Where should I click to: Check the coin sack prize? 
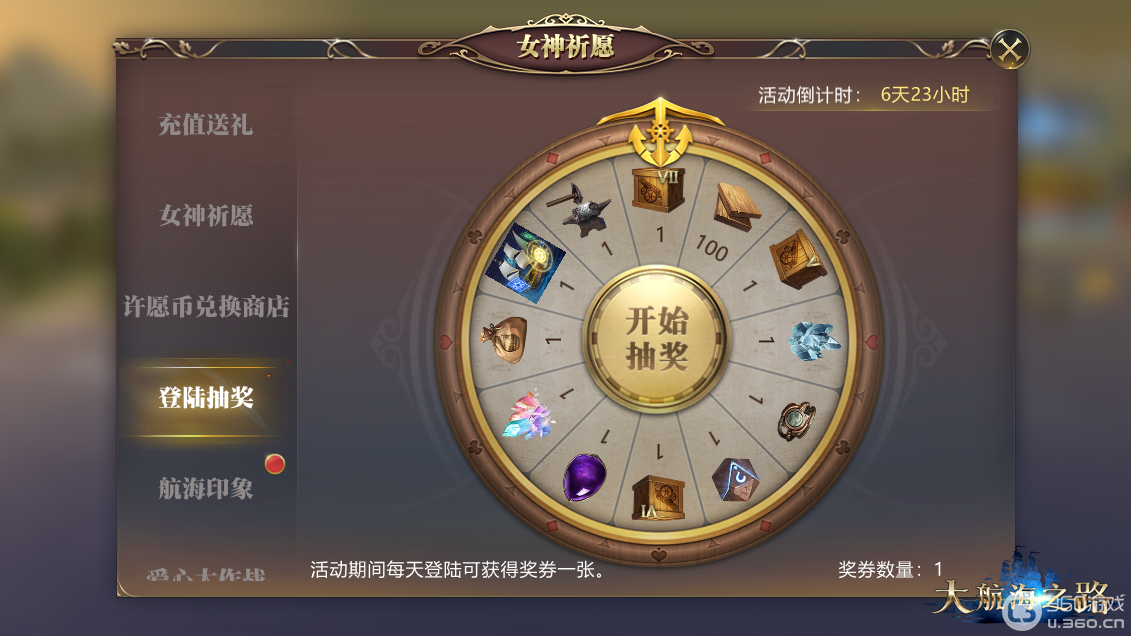point(503,337)
